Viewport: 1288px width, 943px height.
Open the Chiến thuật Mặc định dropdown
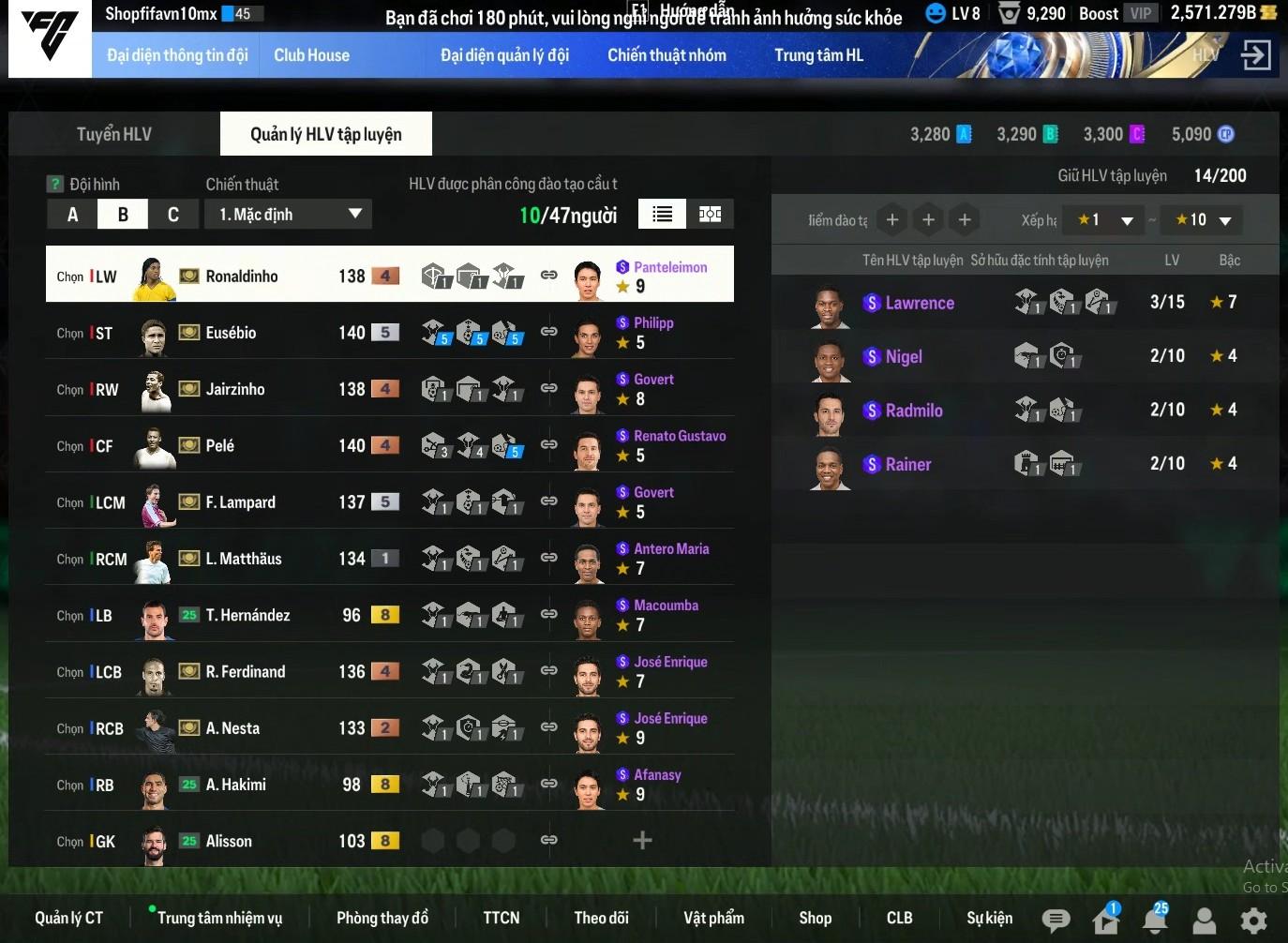coord(288,215)
